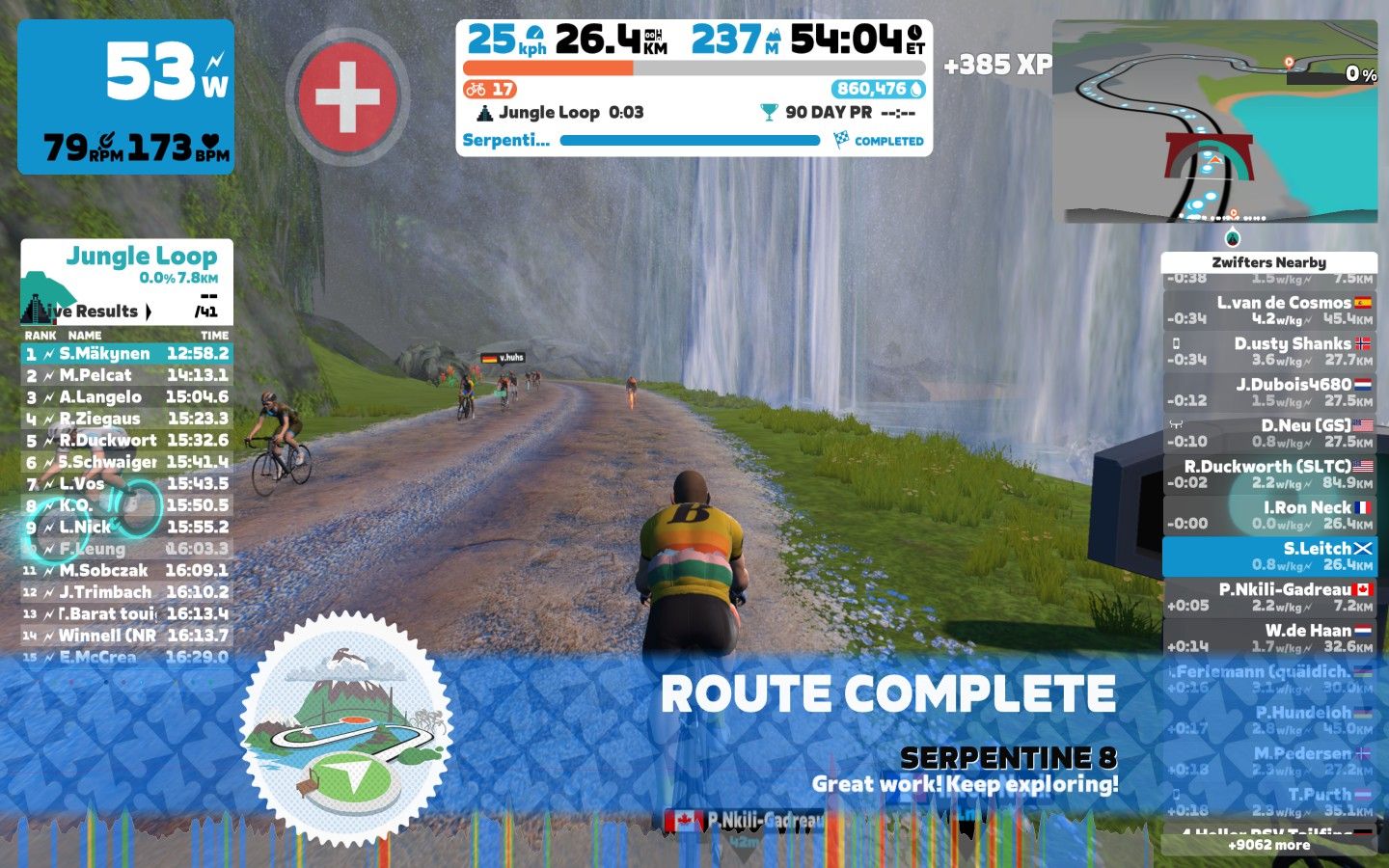1389x868 pixels.
Task: Click the Zwifters Nearby panel header
Action: [1269, 262]
